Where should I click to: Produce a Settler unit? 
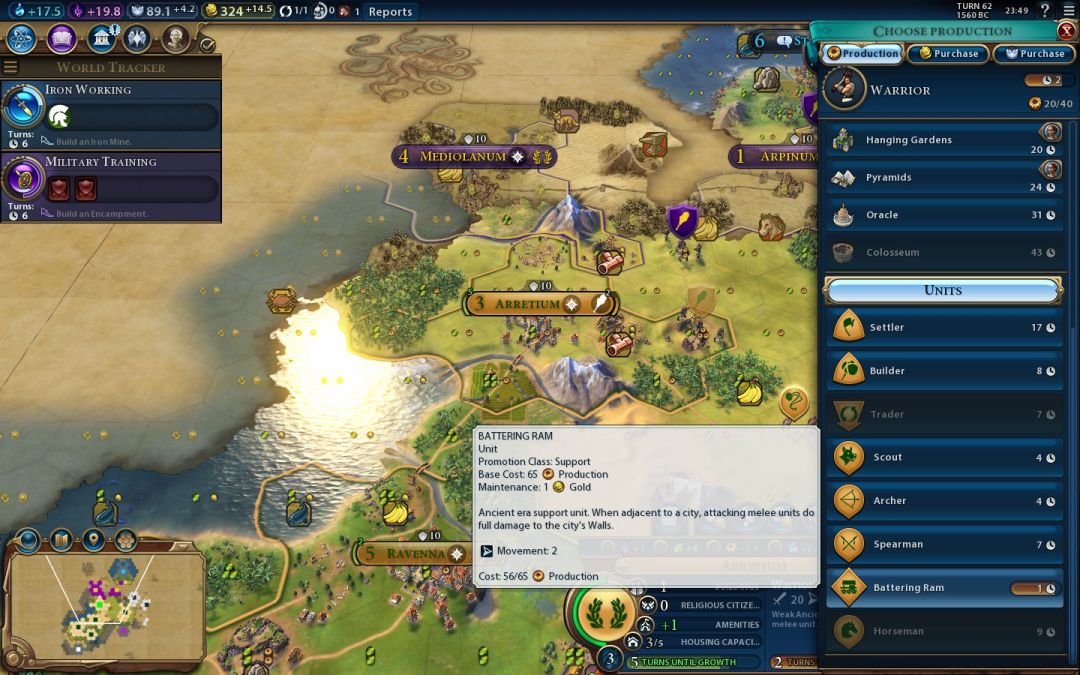(x=944, y=327)
